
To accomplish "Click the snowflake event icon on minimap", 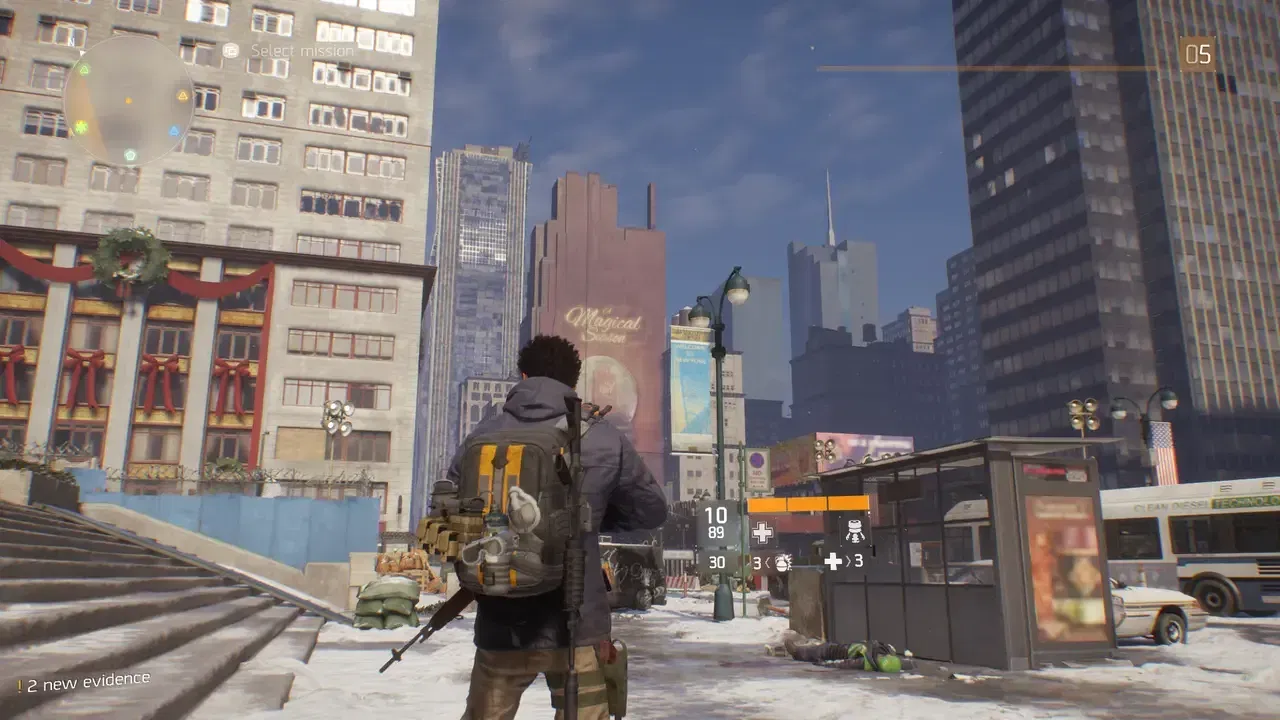I will click(x=80, y=125).
